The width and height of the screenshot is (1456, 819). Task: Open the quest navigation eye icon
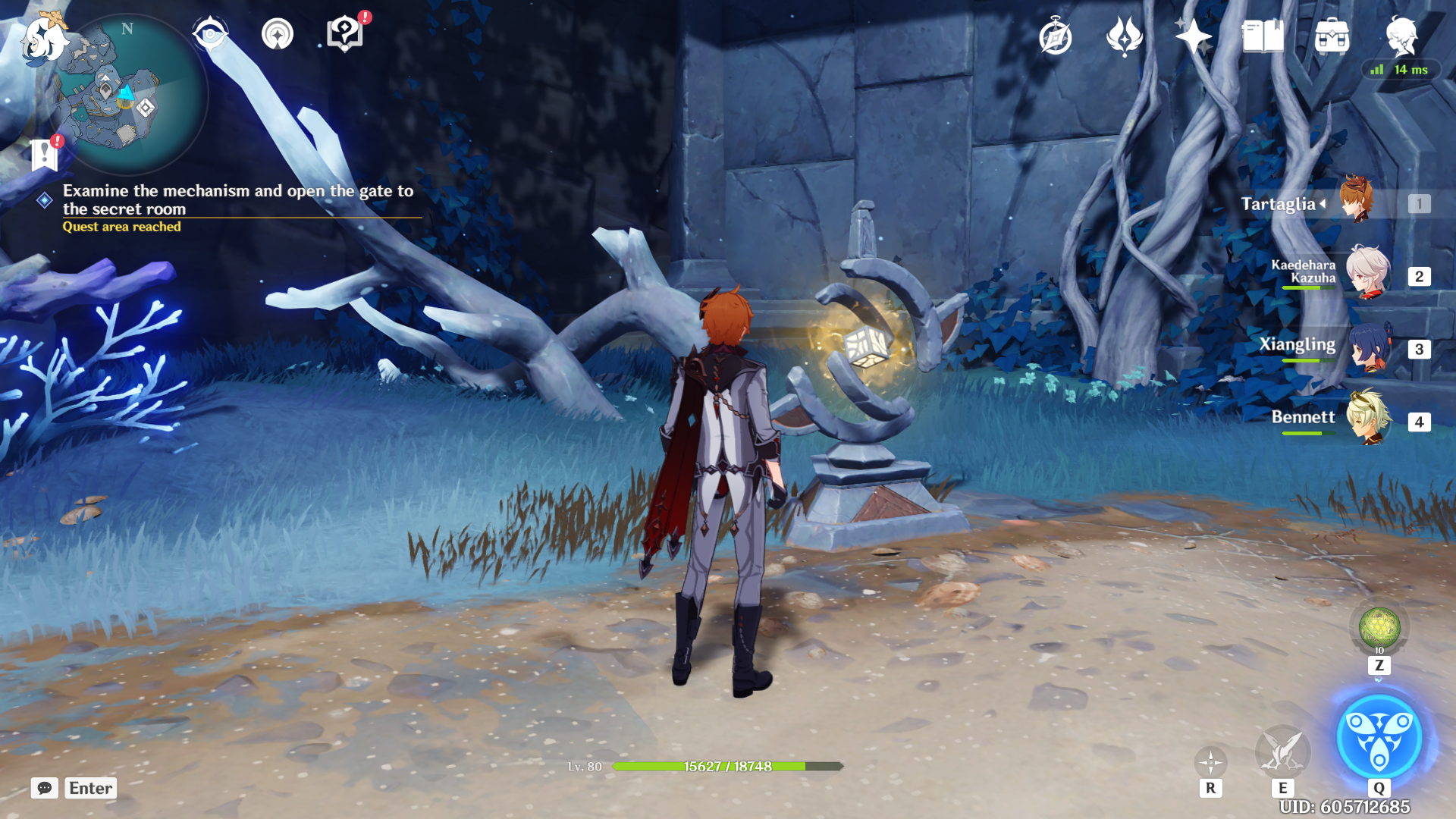pyautogui.click(x=209, y=34)
